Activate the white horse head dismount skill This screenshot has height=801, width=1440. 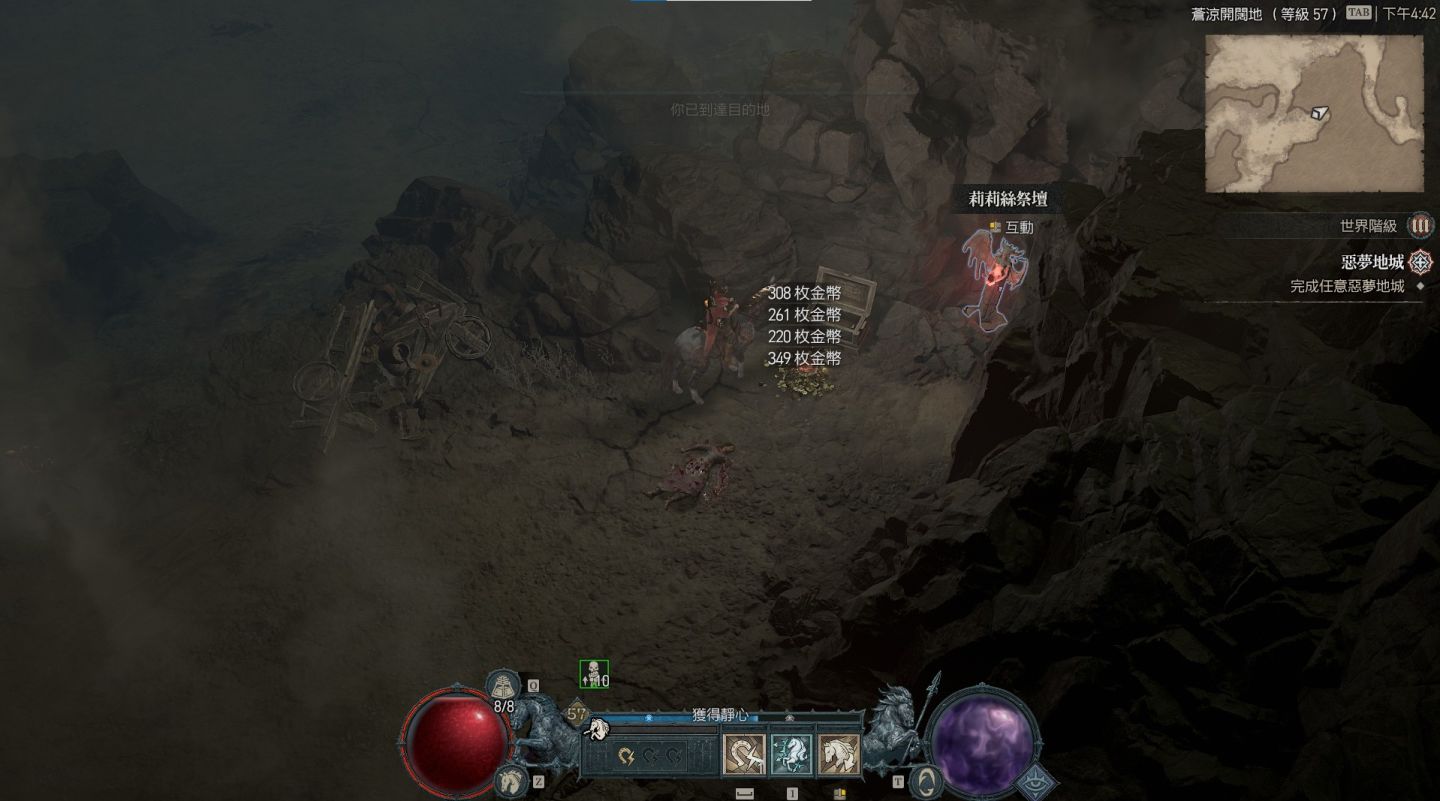[x=838, y=755]
